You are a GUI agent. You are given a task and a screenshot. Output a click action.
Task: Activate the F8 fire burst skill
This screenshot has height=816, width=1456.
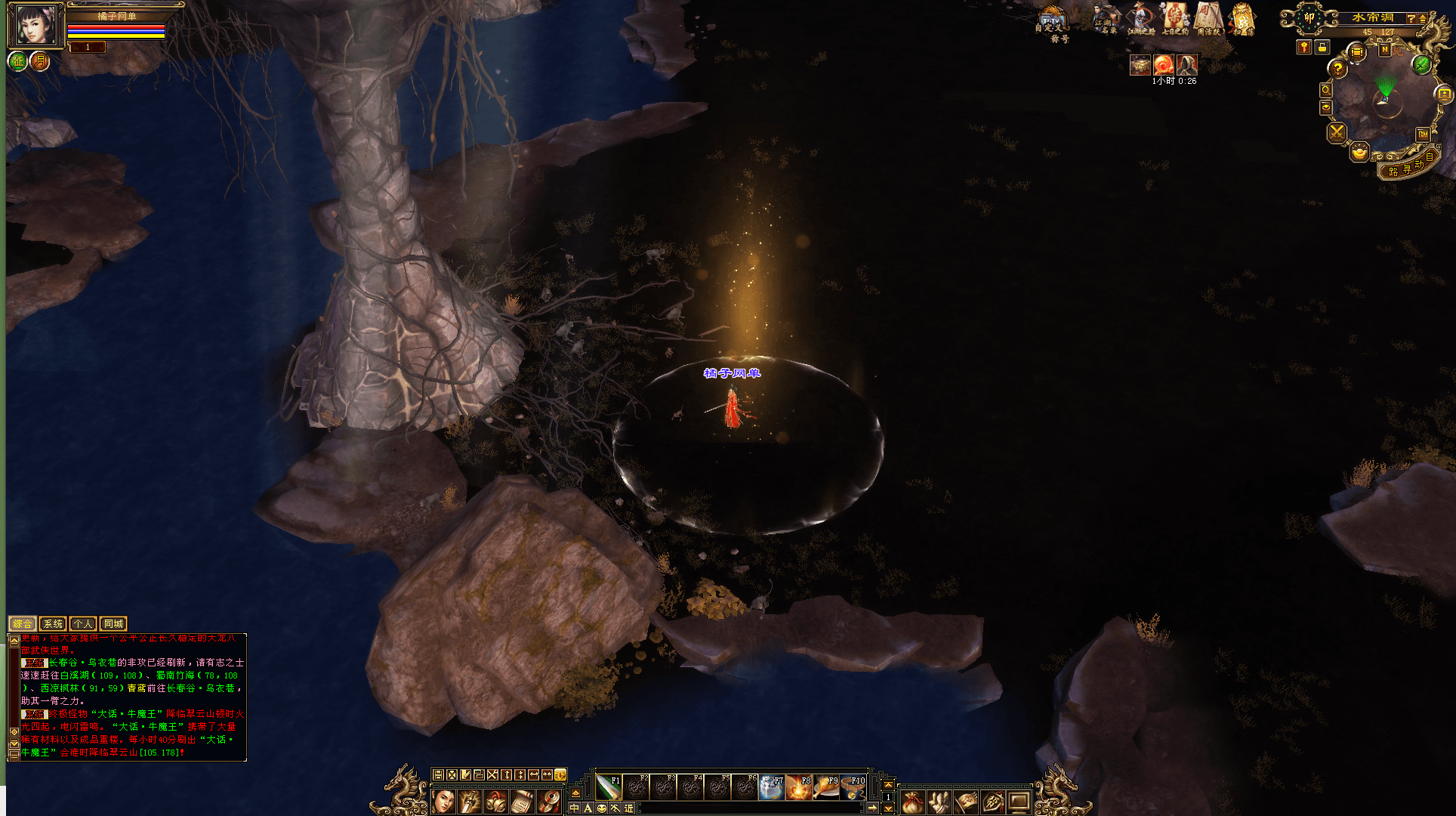coord(799,787)
